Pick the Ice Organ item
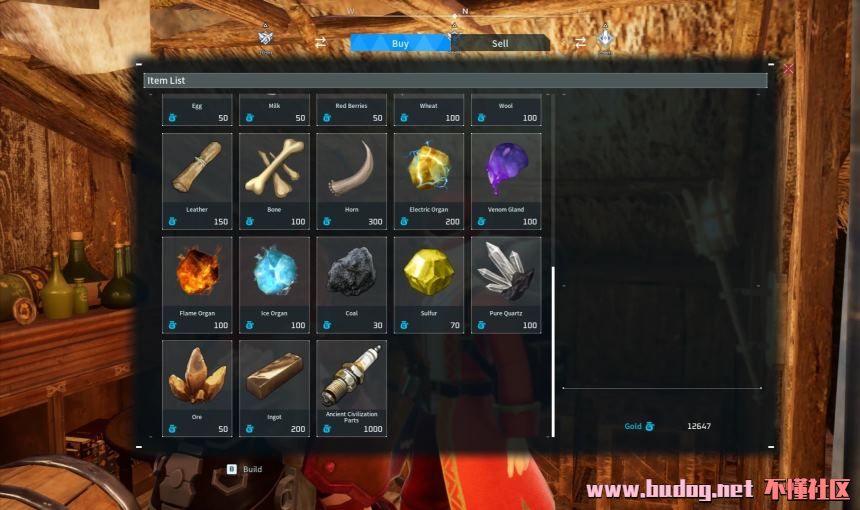The image size is (860, 510). (274, 284)
